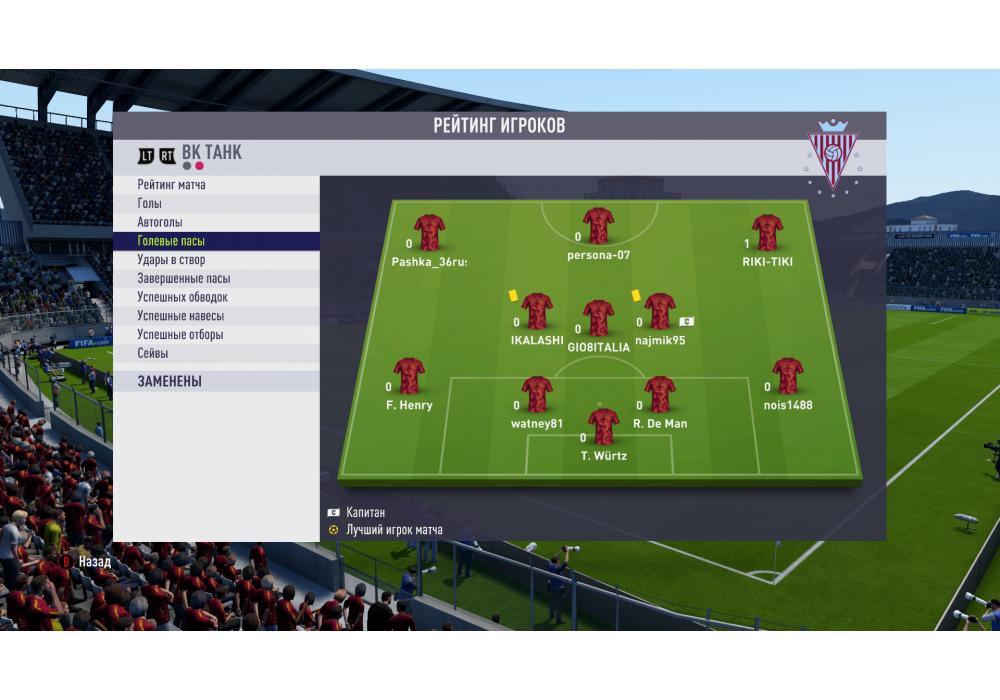
Task: Pick player RIKI-TIKI on the pitch
Action: tap(767, 232)
